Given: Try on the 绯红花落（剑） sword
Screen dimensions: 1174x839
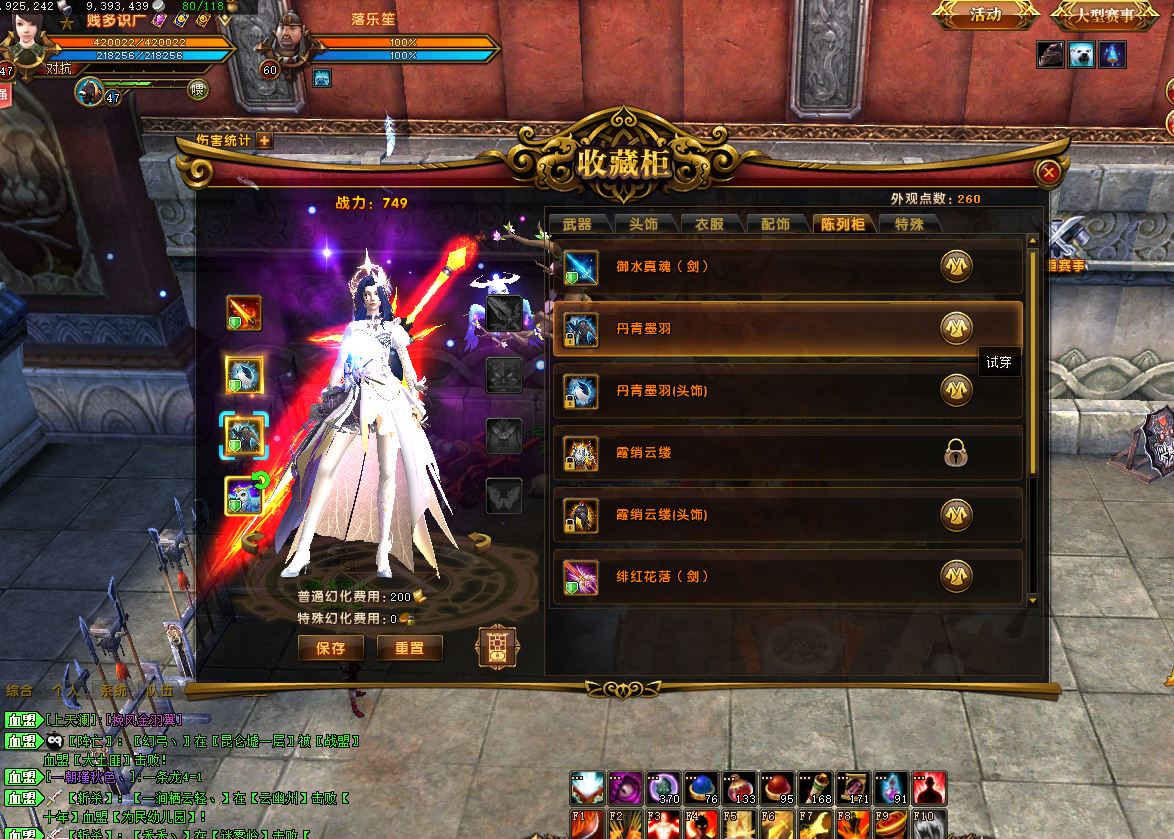Looking at the screenshot, I should tap(957, 577).
